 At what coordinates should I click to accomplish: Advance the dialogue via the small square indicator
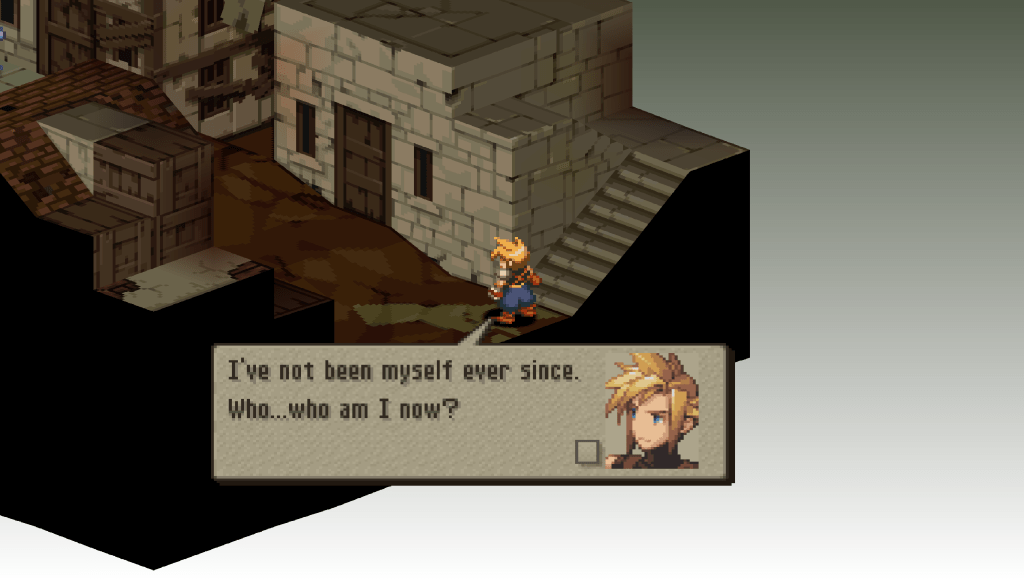click(587, 452)
